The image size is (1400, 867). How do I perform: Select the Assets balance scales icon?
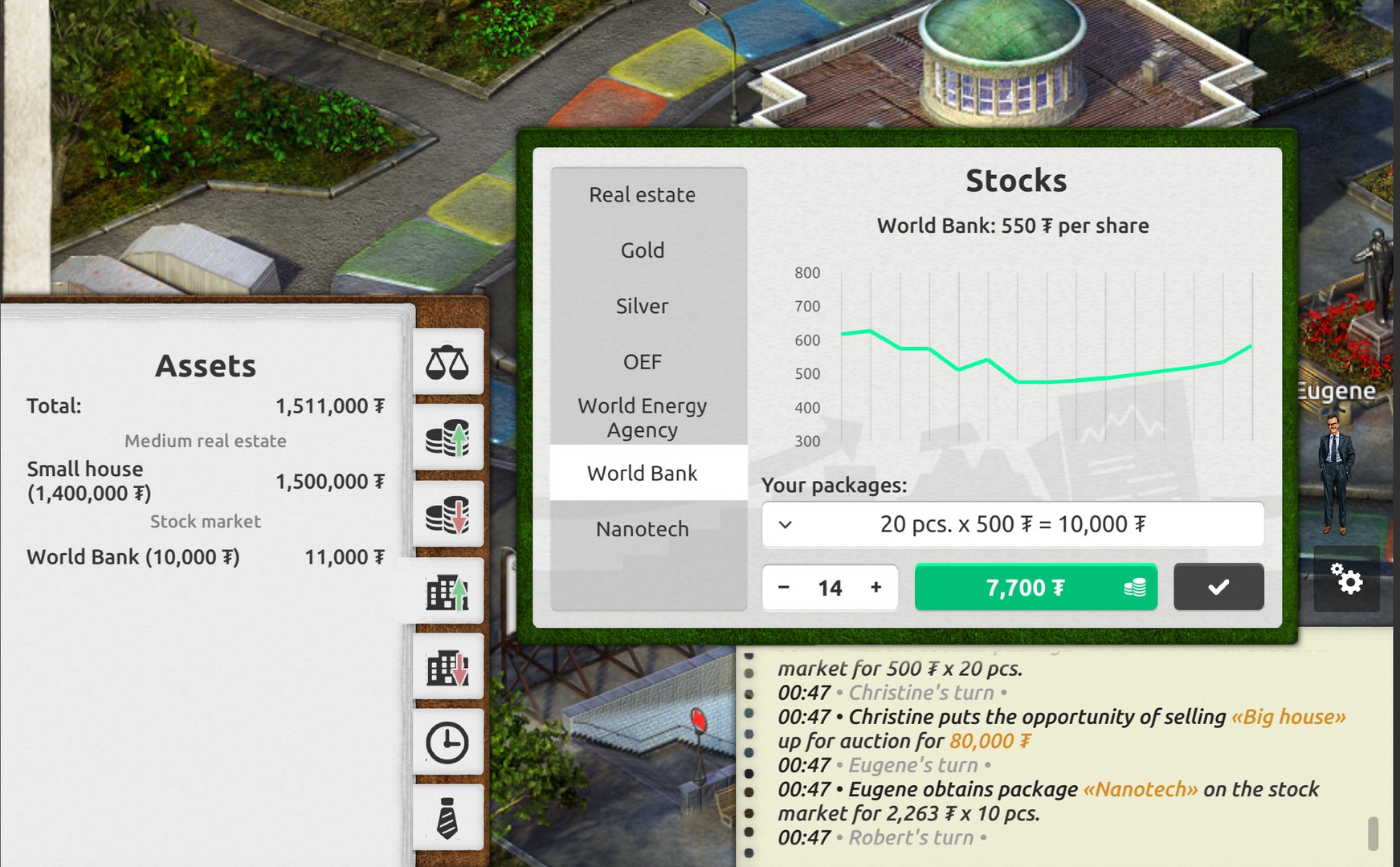[447, 362]
